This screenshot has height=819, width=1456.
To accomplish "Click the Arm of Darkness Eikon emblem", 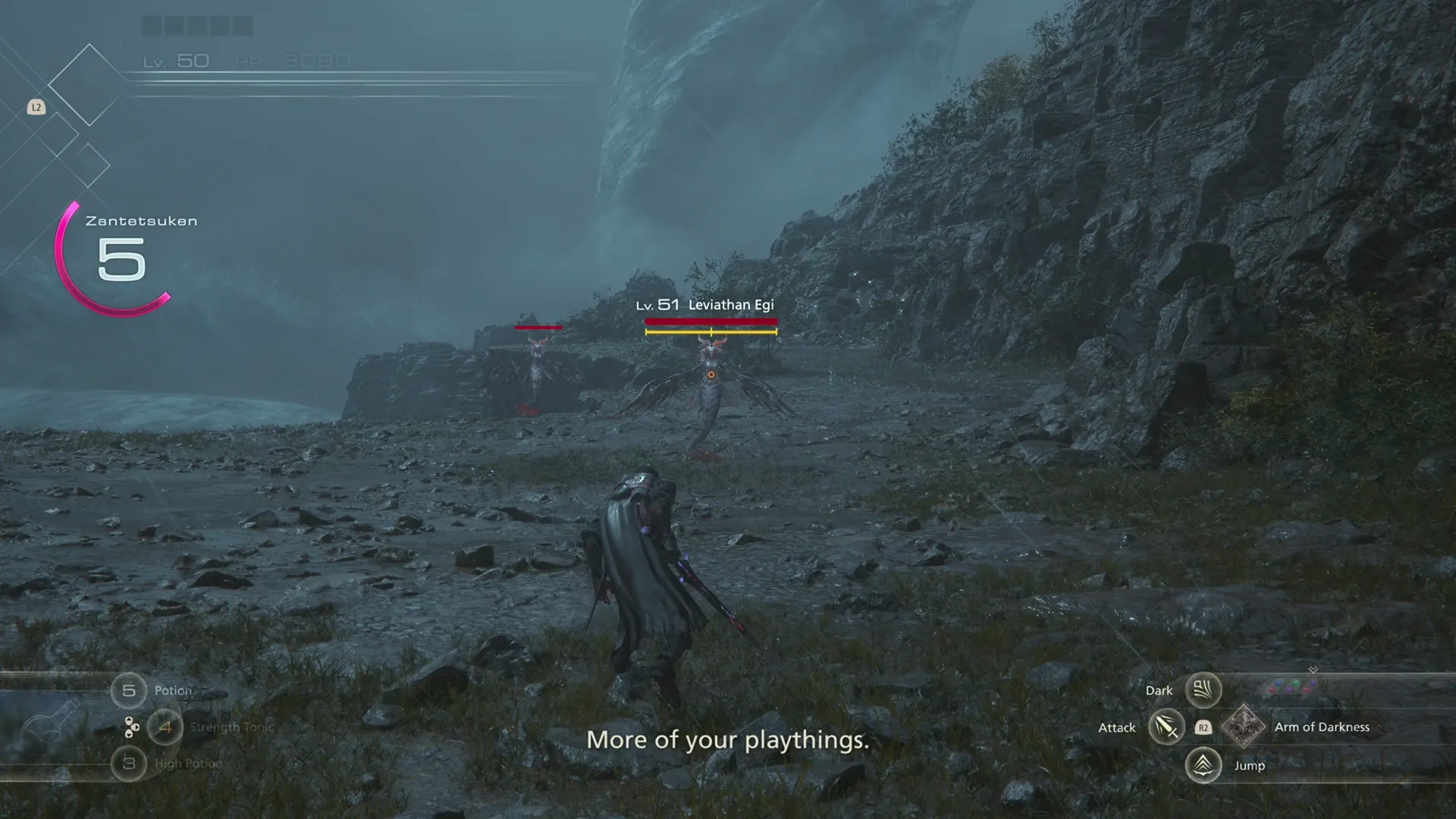I will point(1244,728).
